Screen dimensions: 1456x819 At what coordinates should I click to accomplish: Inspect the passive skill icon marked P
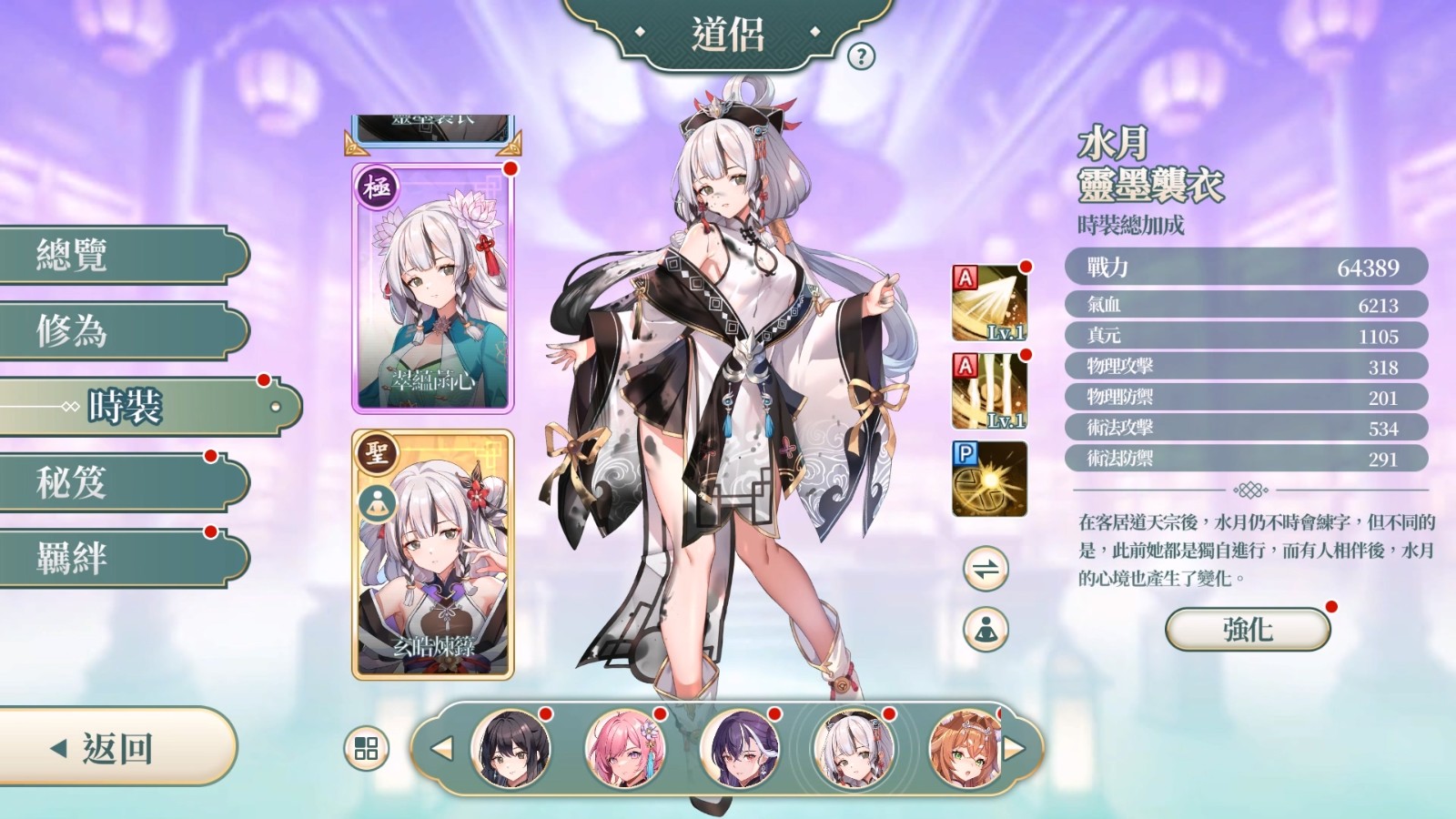[989, 479]
